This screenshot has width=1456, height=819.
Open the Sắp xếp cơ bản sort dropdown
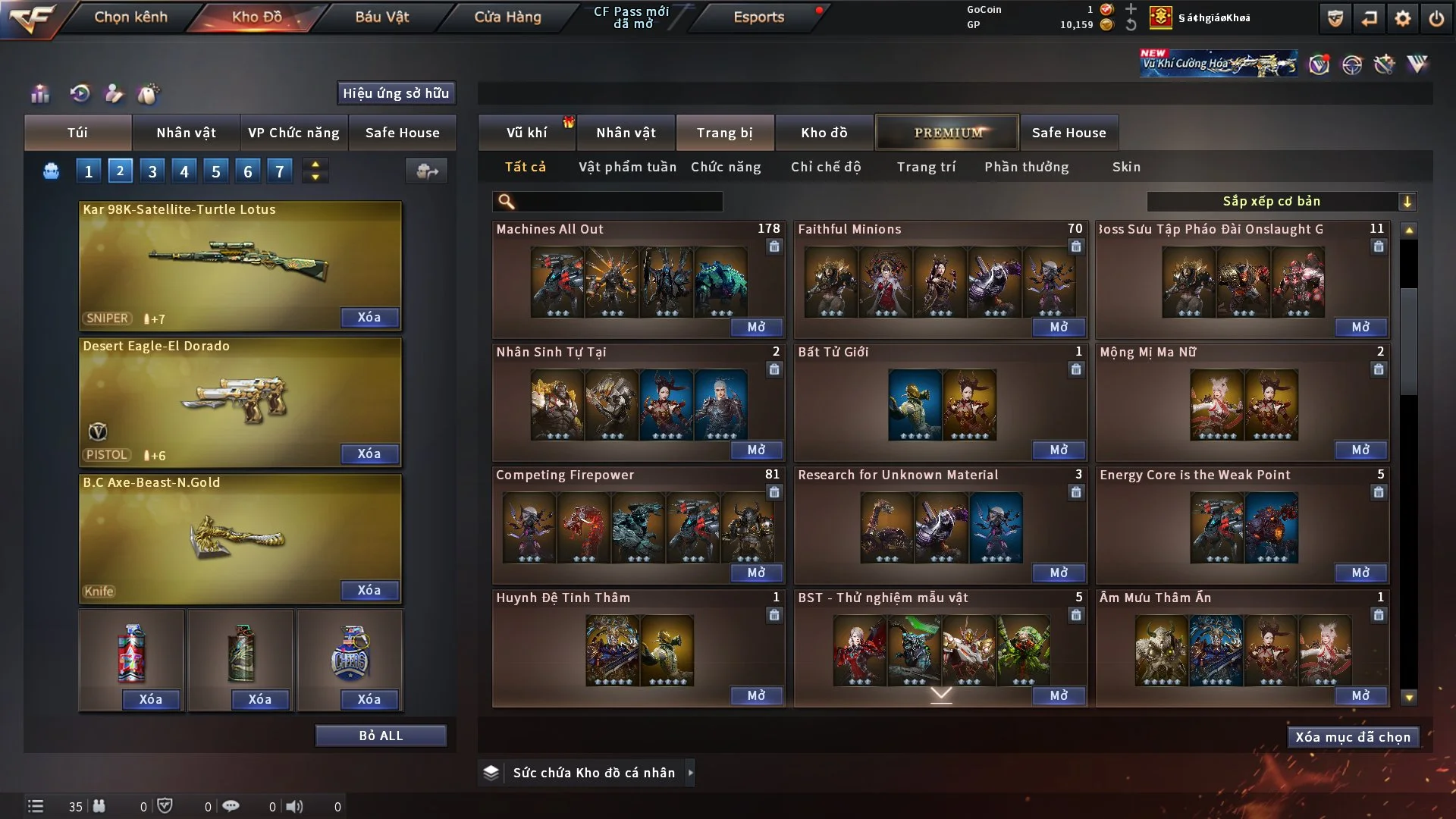pyautogui.click(x=1282, y=201)
